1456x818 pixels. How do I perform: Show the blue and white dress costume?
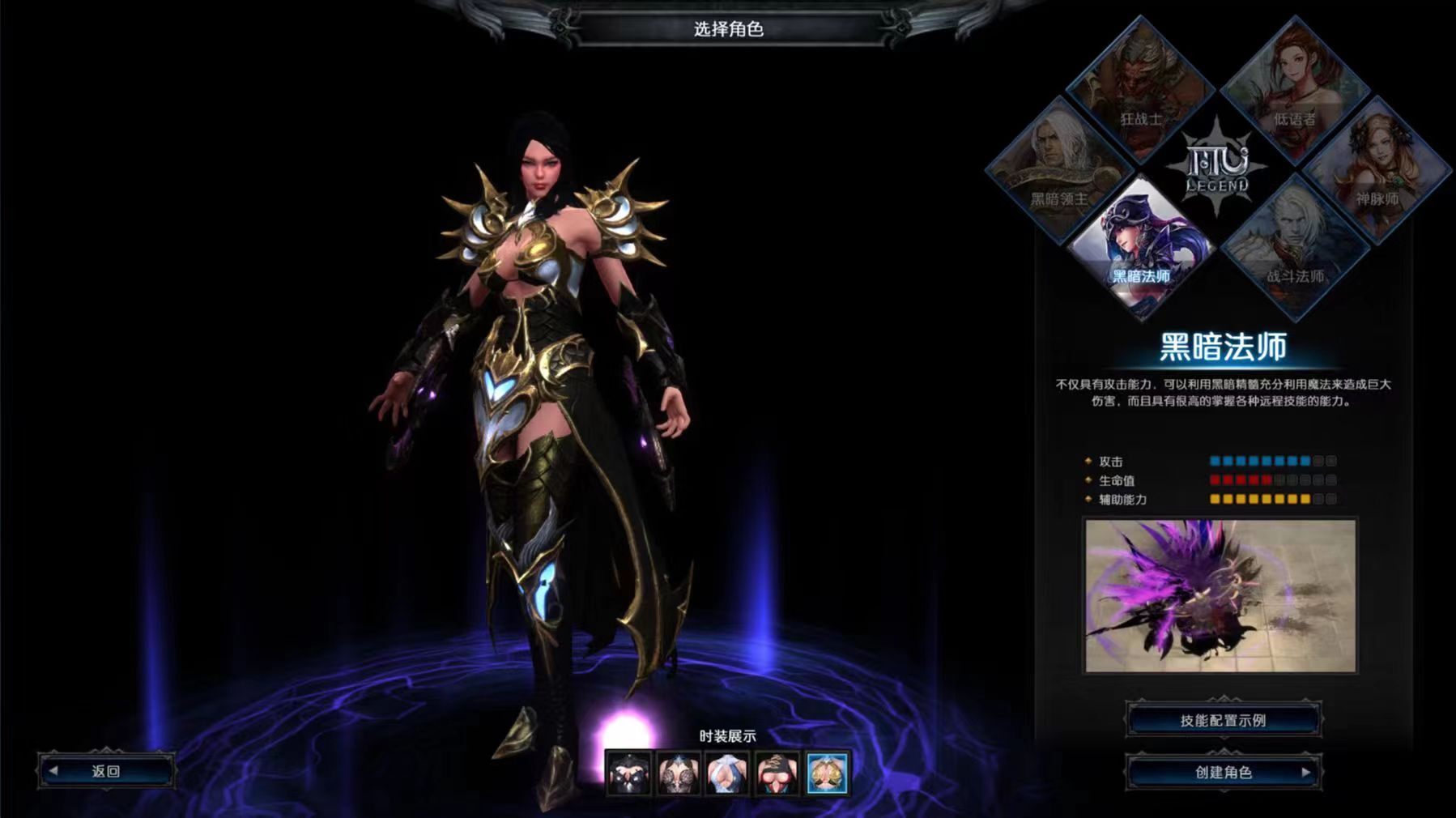[728, 773]
